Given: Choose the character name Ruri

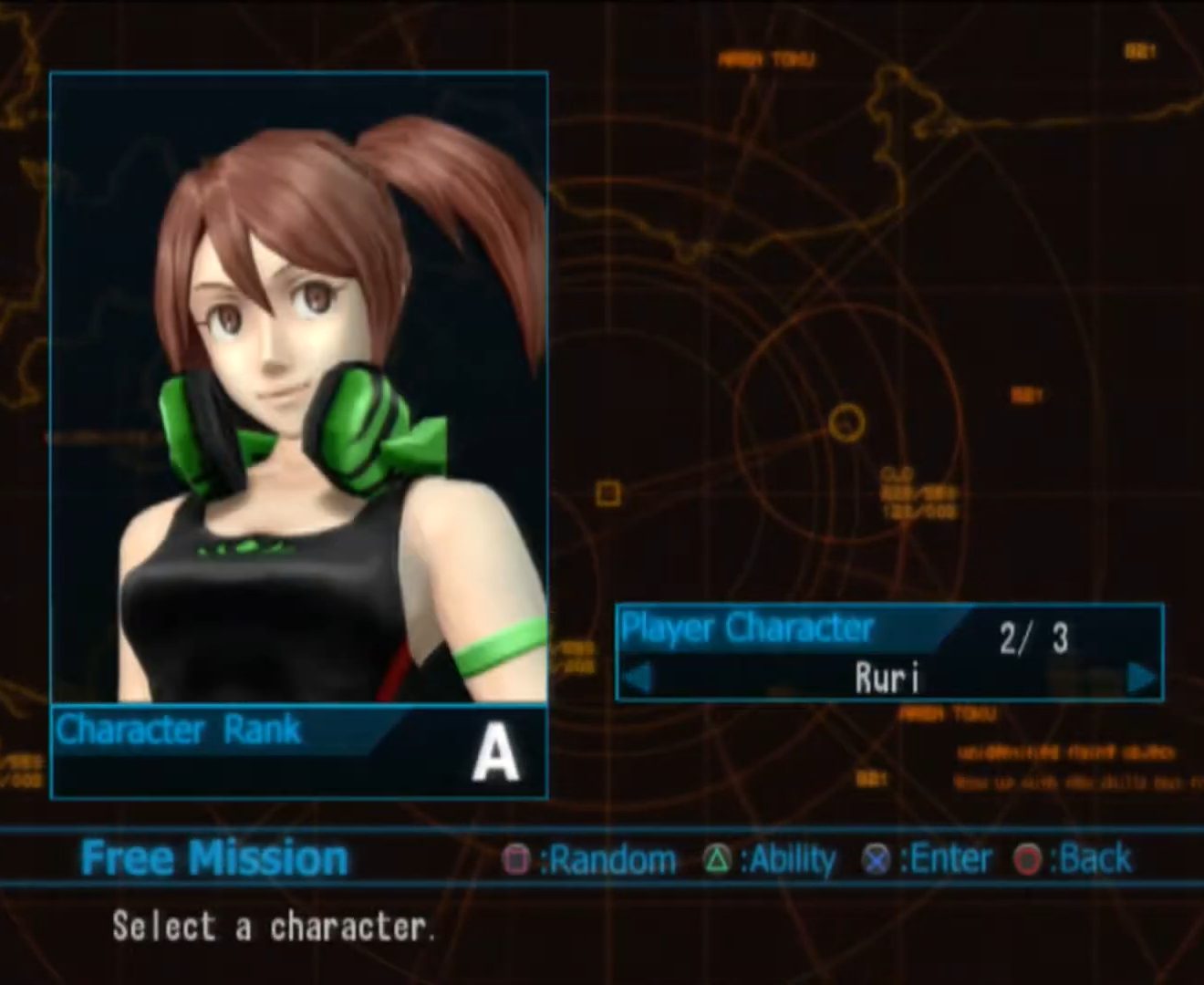Looking at the screenshot, I should point(887,678).
